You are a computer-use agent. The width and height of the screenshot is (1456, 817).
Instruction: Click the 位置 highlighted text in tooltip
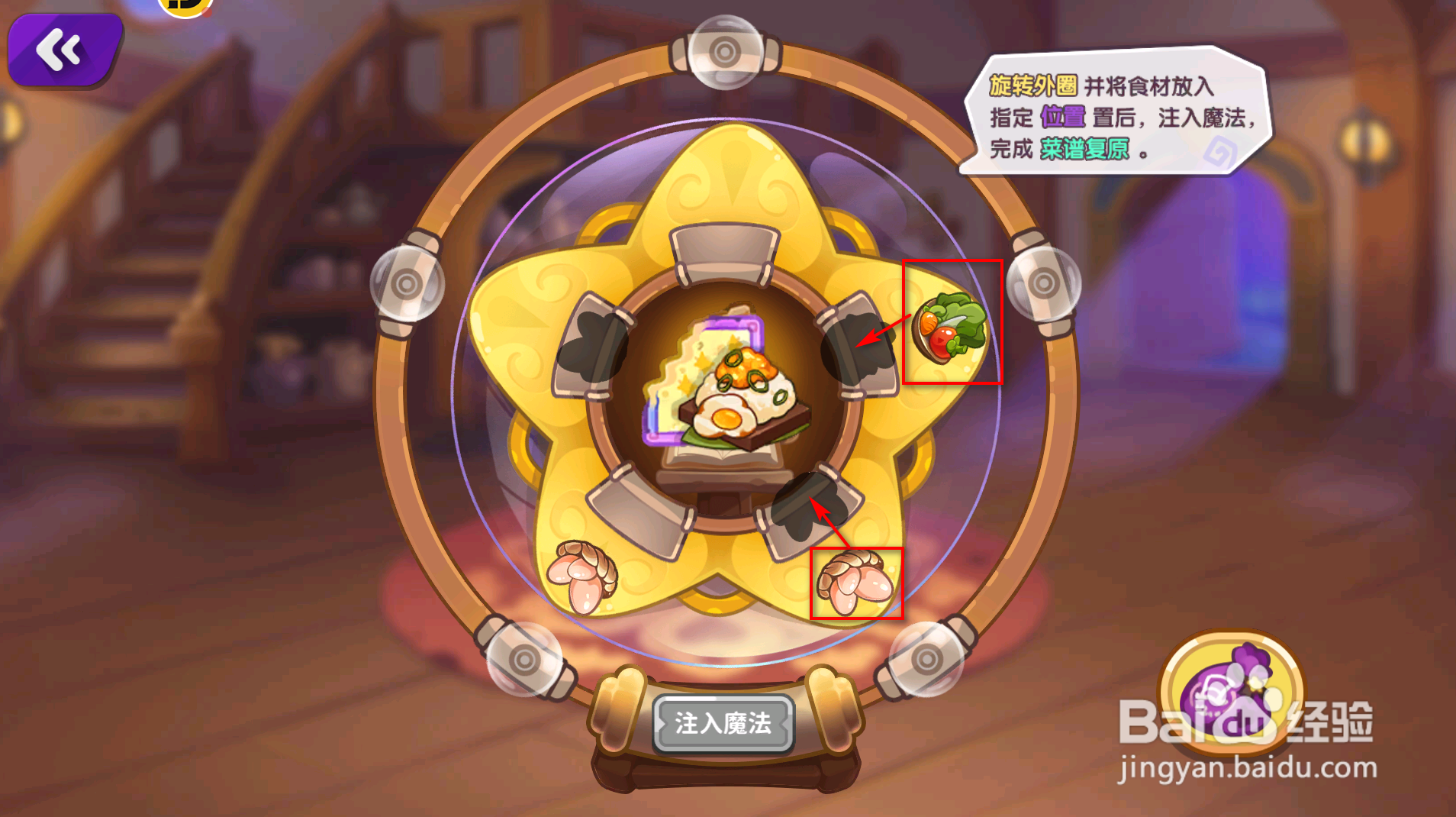tap(1062, 116)
